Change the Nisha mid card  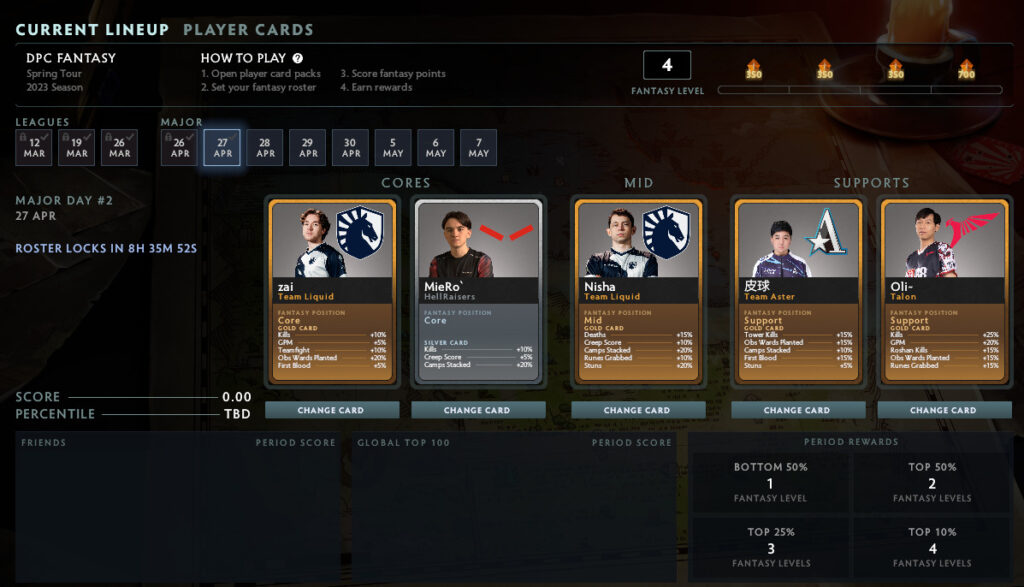tap(637, 410)
